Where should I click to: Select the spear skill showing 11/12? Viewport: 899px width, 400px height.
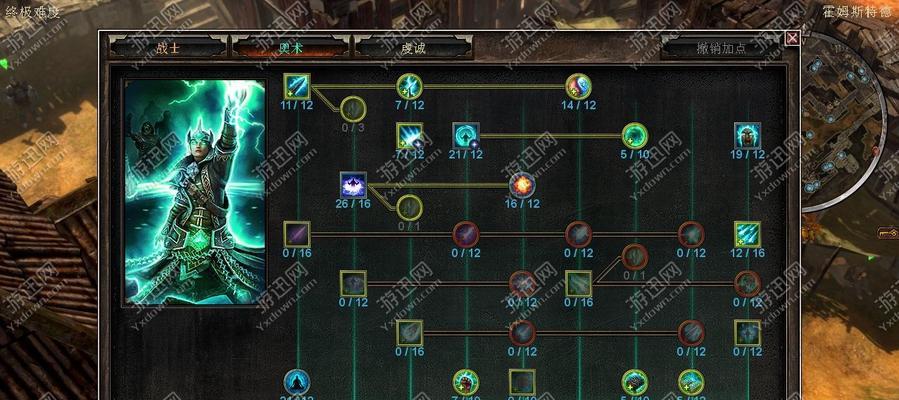(297, 86)
